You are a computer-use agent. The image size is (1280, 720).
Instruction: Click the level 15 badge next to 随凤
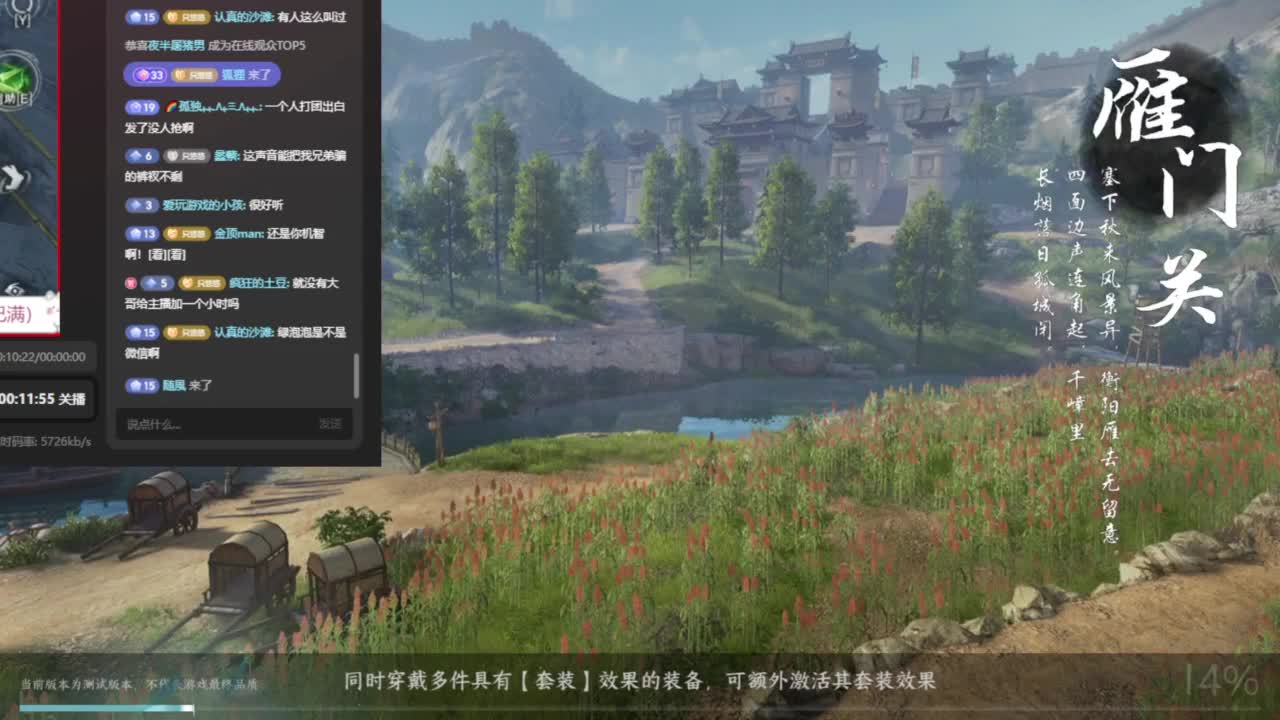coord(143,383)
